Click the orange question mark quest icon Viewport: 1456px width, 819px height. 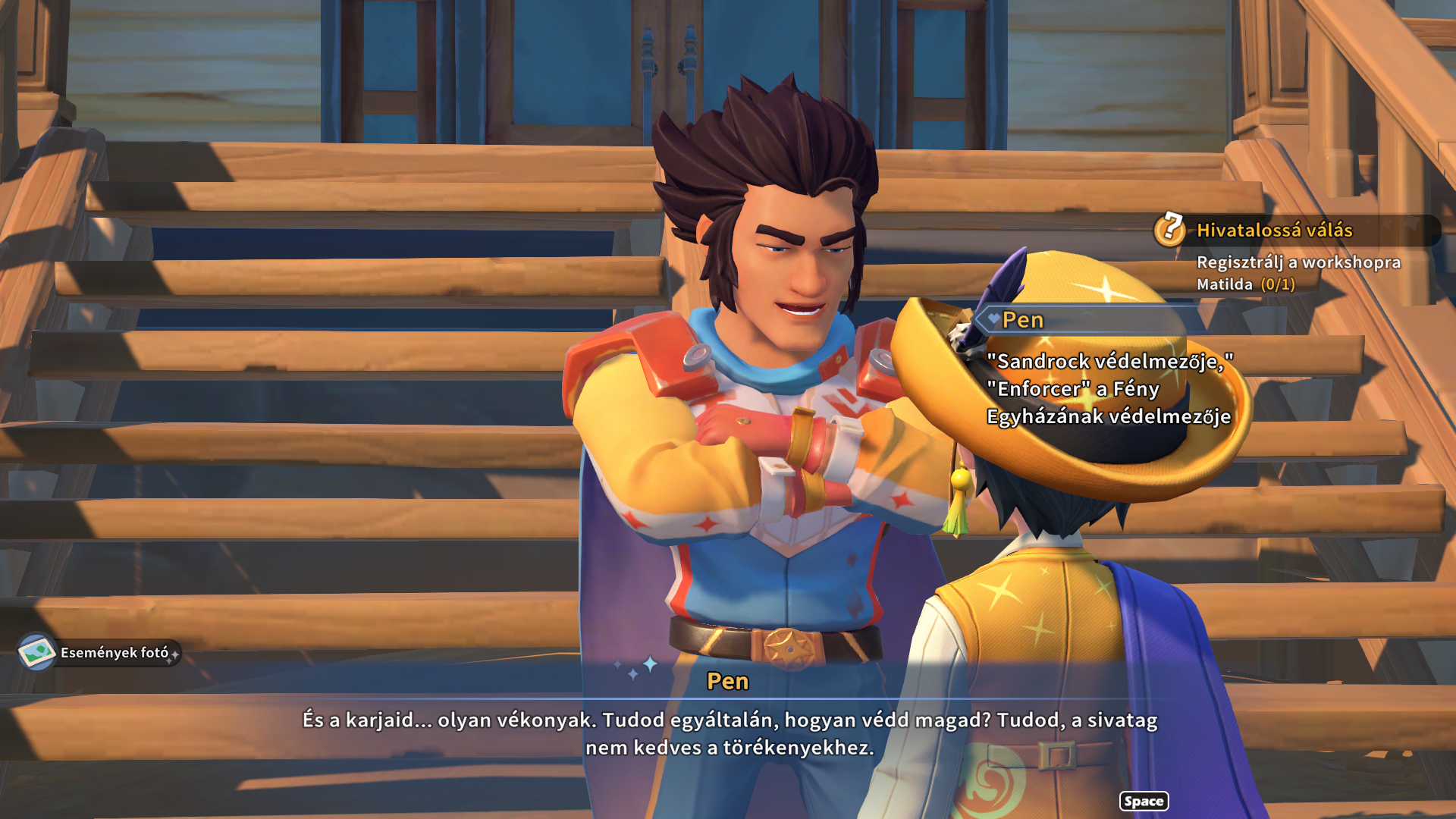[1170, 229]
